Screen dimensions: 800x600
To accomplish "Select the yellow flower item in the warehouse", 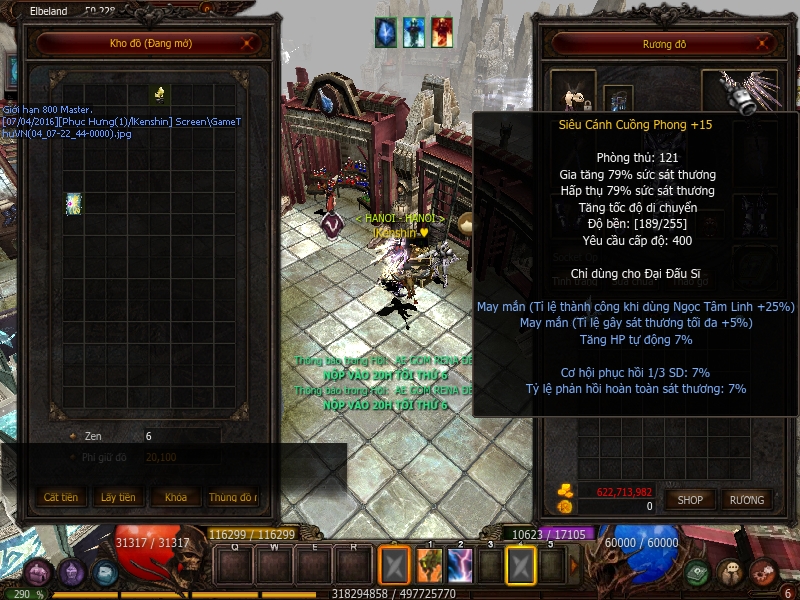I will (x=158, y=94).
